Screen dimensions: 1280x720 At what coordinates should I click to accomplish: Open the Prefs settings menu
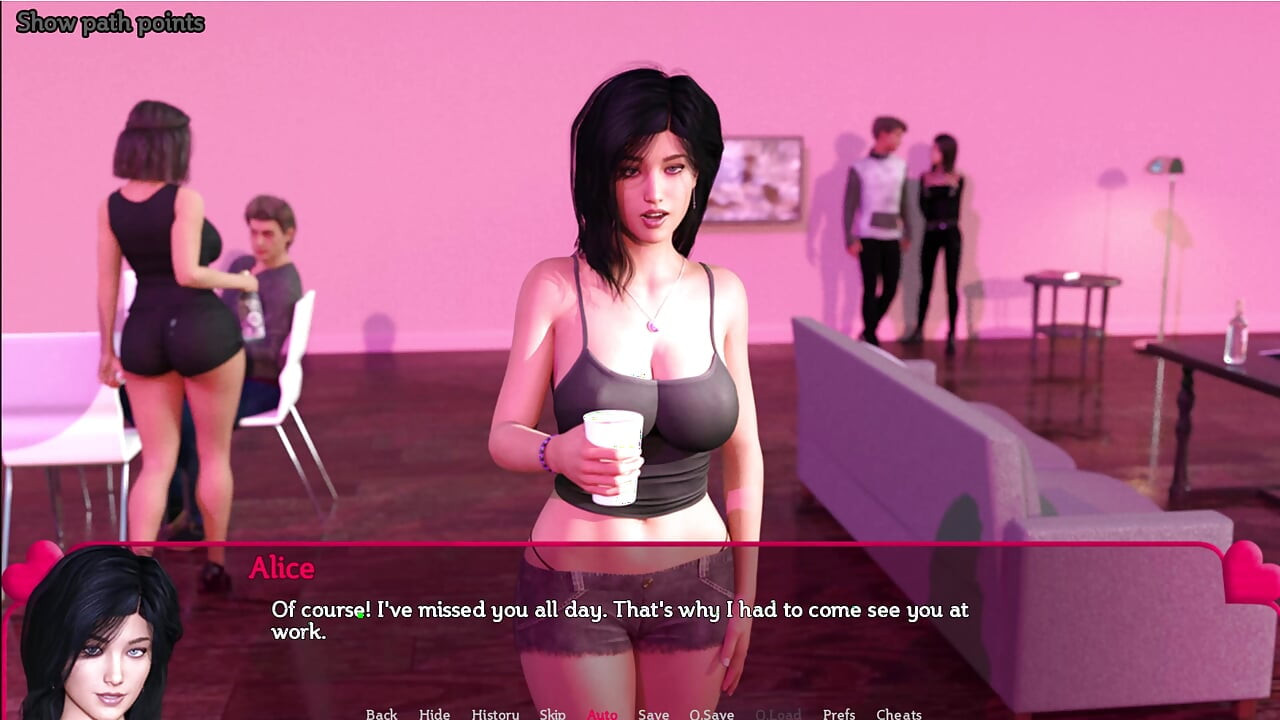pos(838,714)
